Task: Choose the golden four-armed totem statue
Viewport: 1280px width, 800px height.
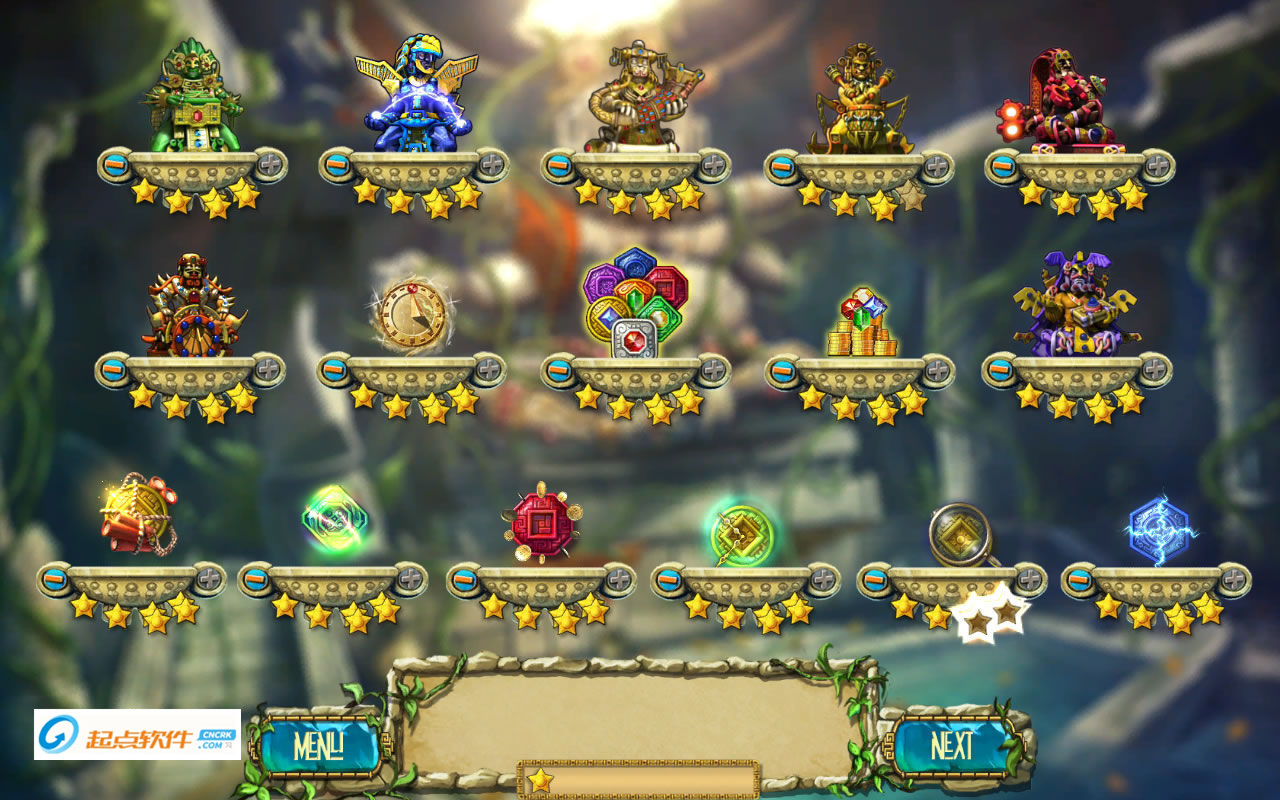Action: [861, 100]
